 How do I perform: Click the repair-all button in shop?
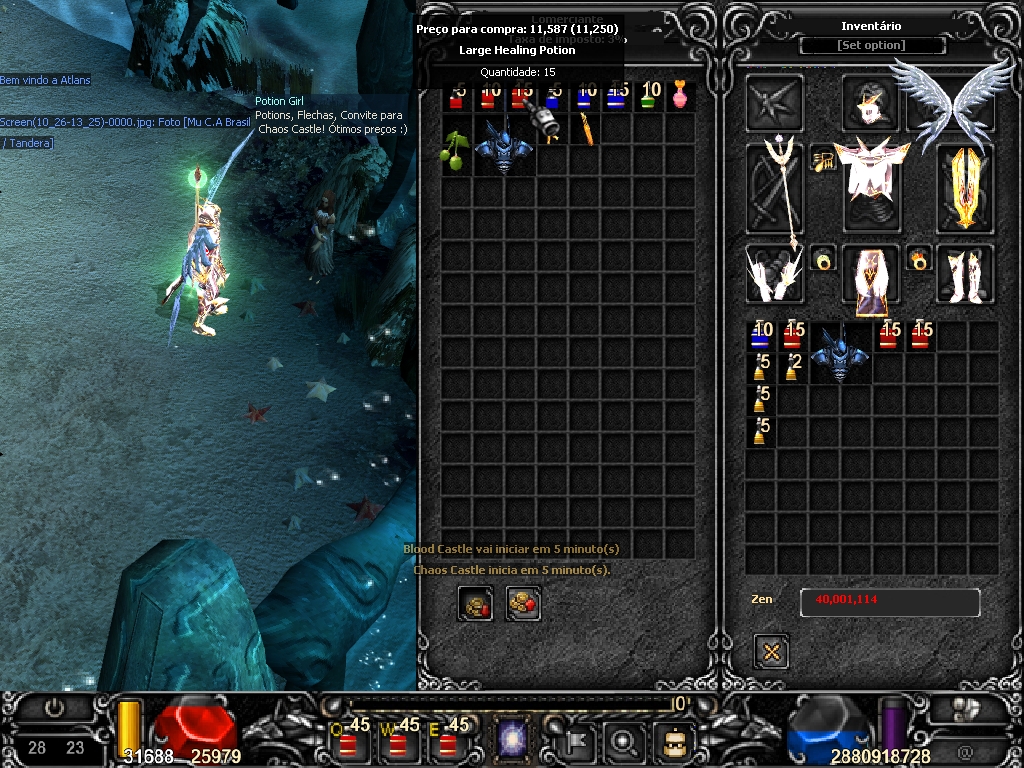(x=523, y=604)
